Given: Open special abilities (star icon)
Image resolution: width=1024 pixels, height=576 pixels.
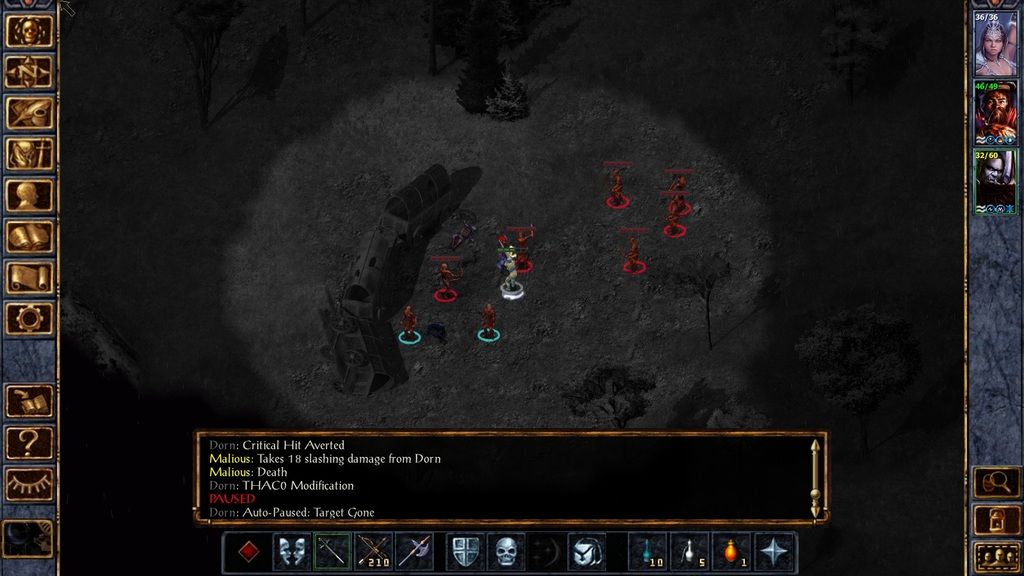Looking at the screenshot, I should coord(774,551).
